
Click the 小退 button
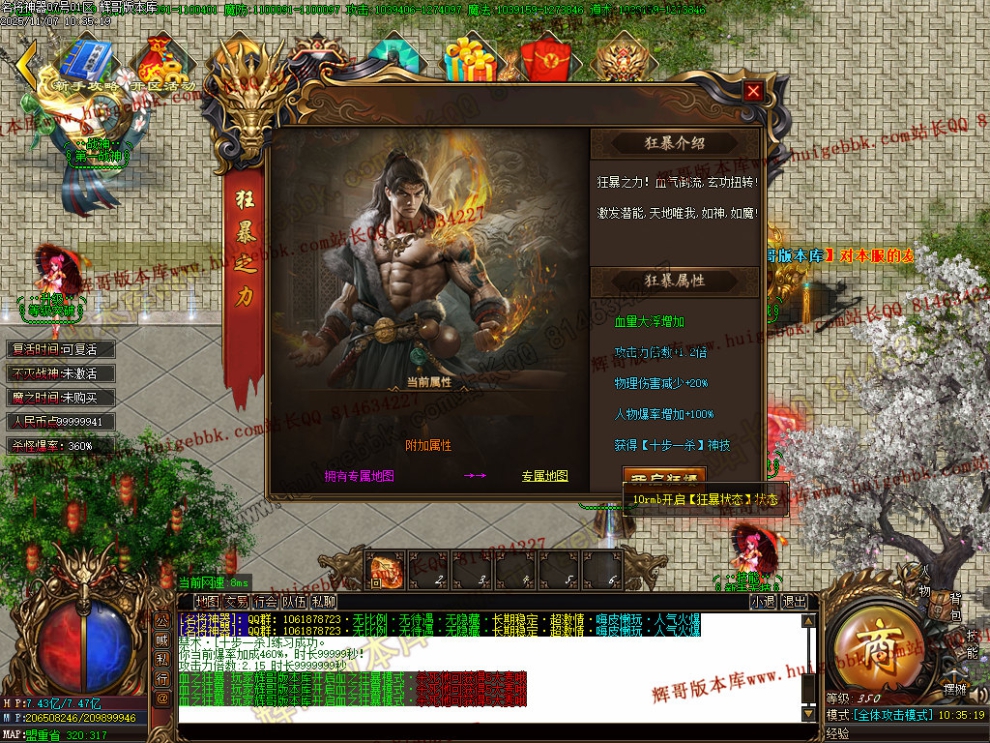[x=763, y=602]
